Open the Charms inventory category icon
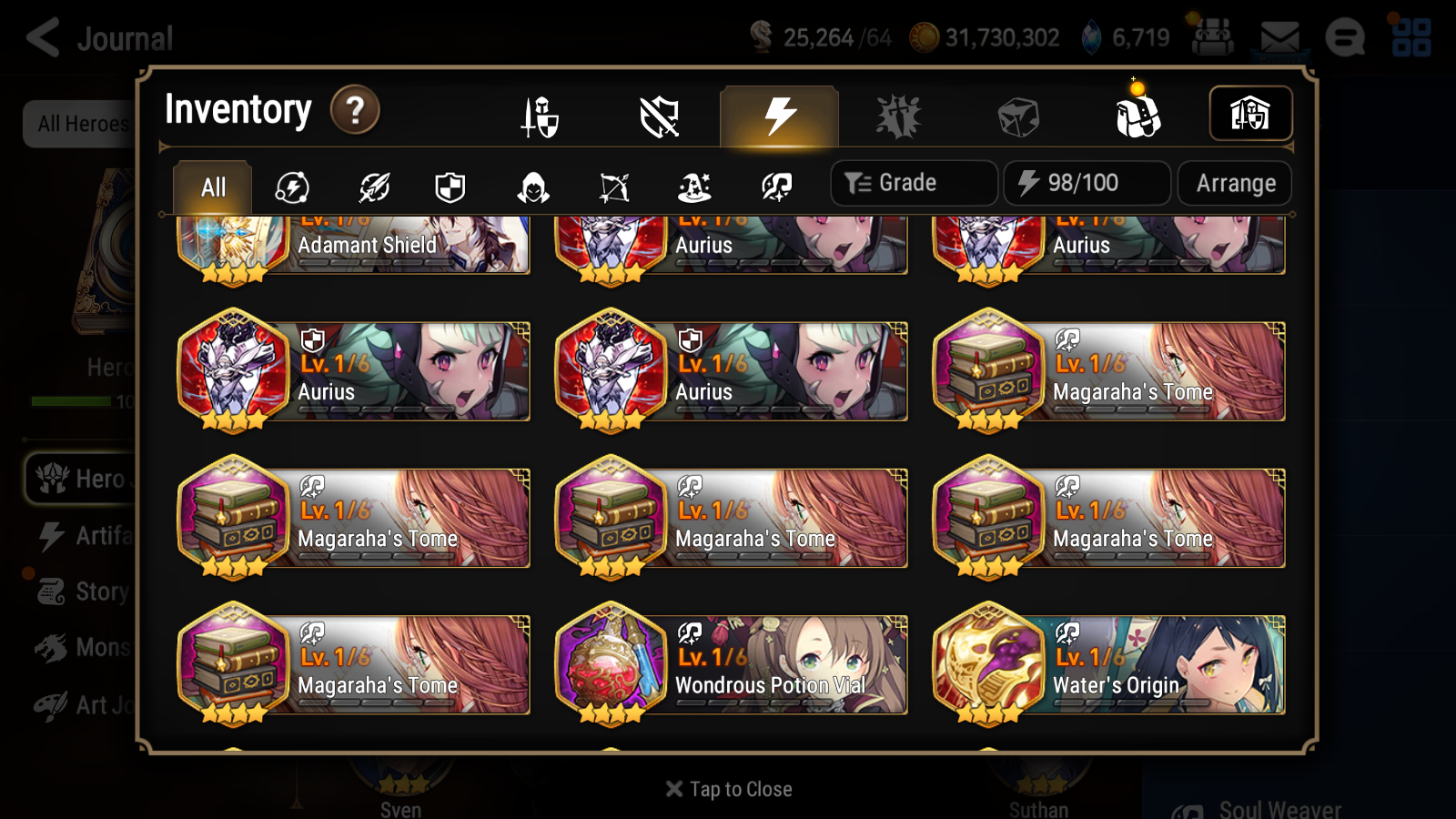 pos(898,116)
